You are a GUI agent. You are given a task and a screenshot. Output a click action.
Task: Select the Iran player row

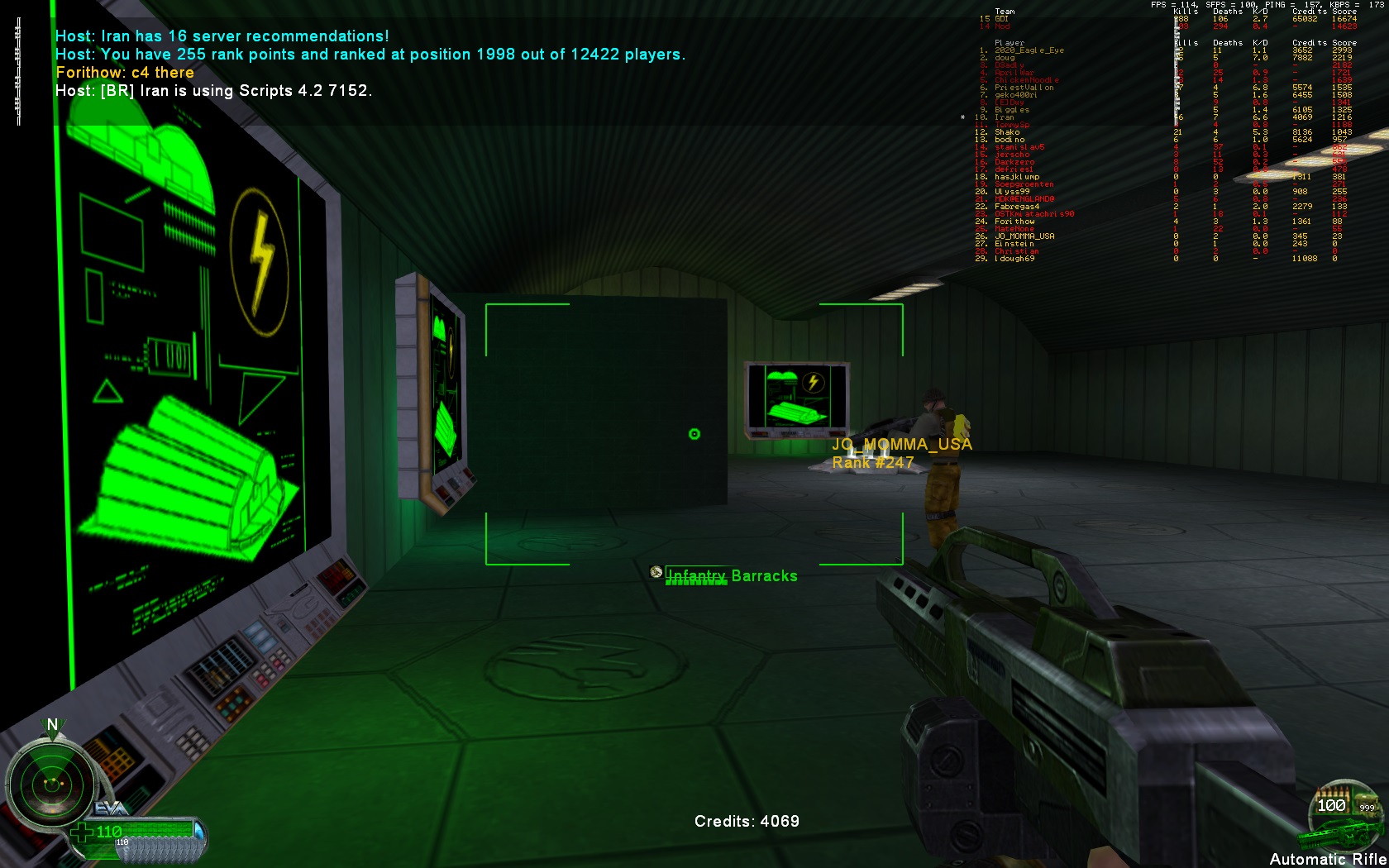click(x=1004, y=117)
